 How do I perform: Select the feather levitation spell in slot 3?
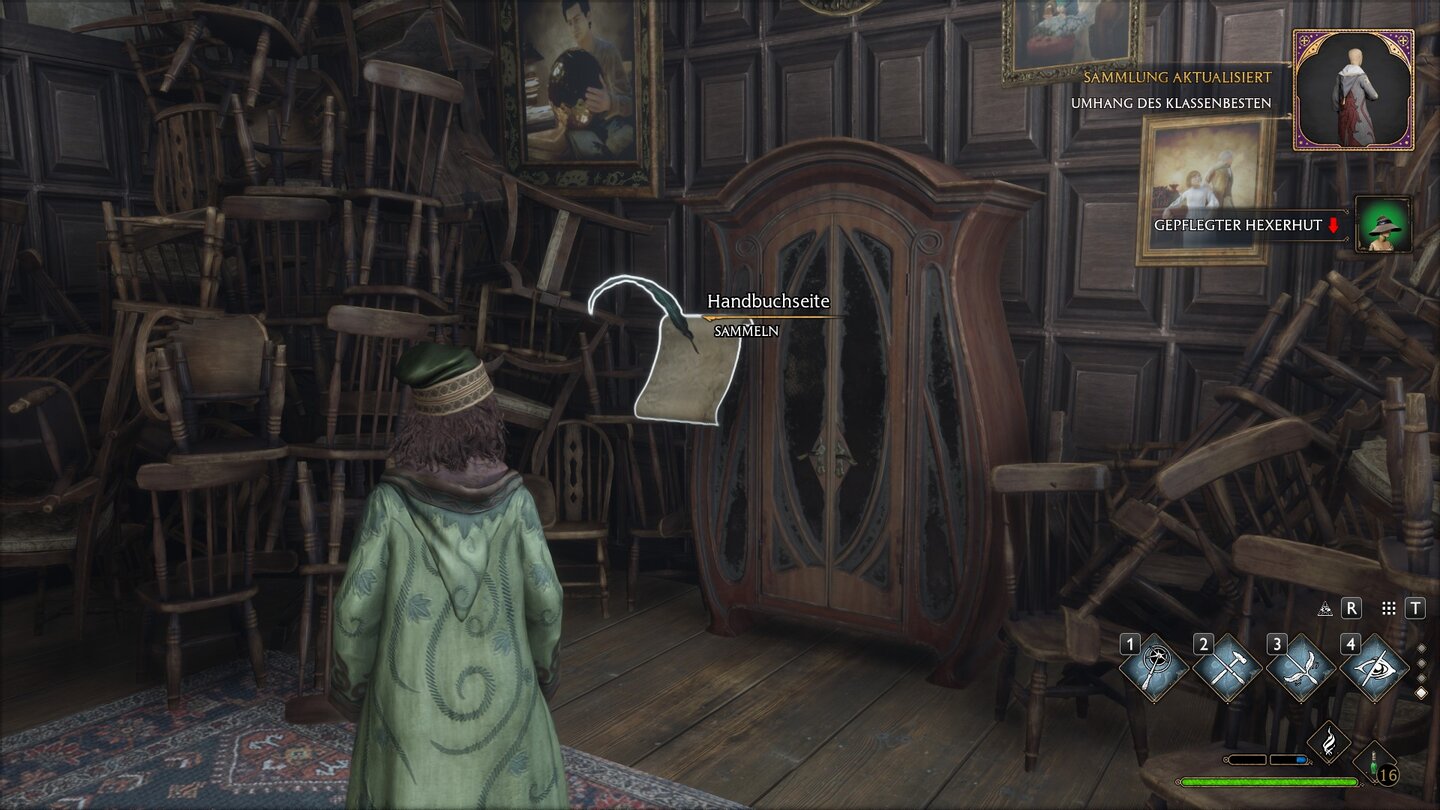tap(1301, 666)
